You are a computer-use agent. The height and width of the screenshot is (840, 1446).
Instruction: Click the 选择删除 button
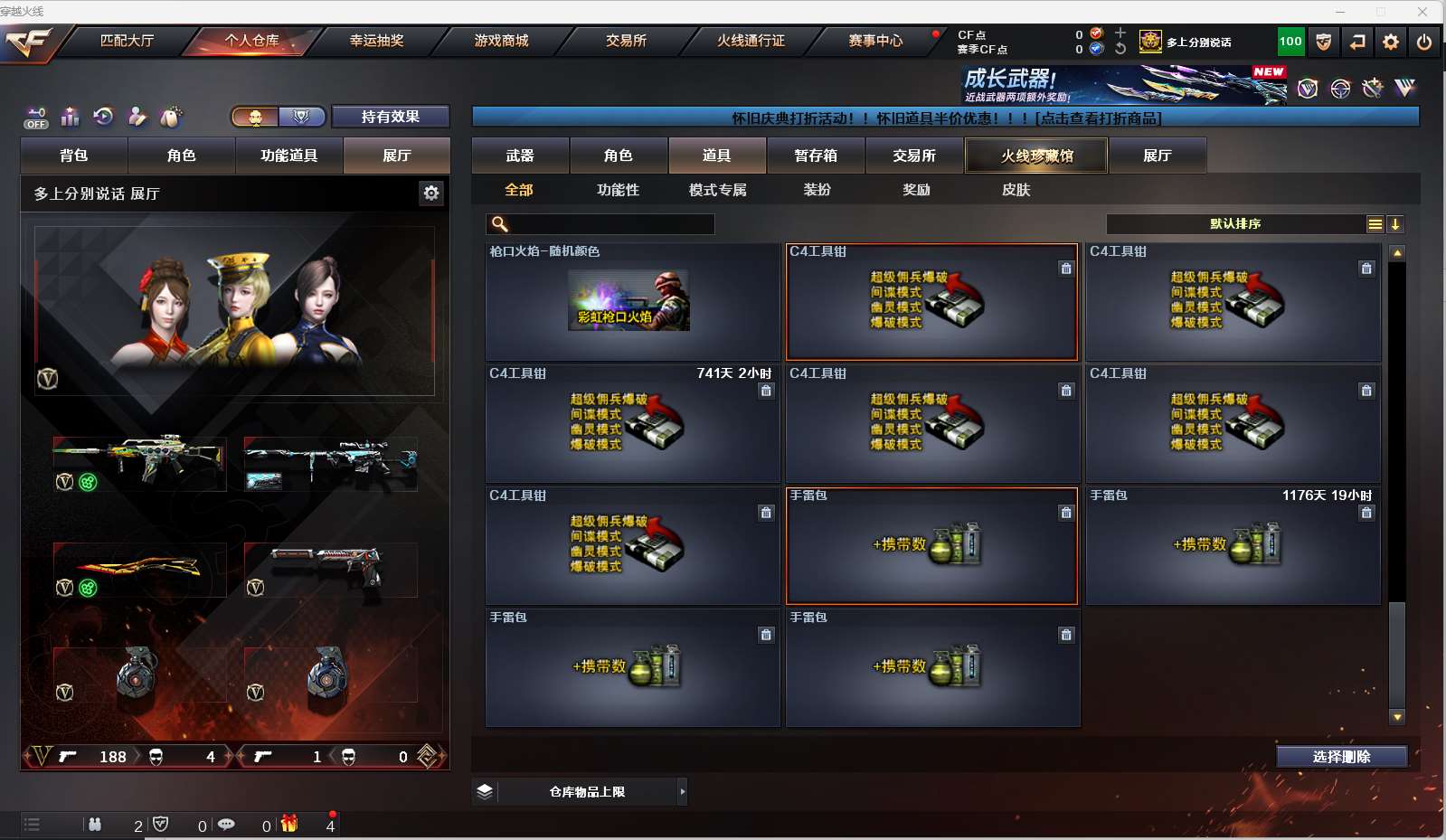(x=1341, y=757)
